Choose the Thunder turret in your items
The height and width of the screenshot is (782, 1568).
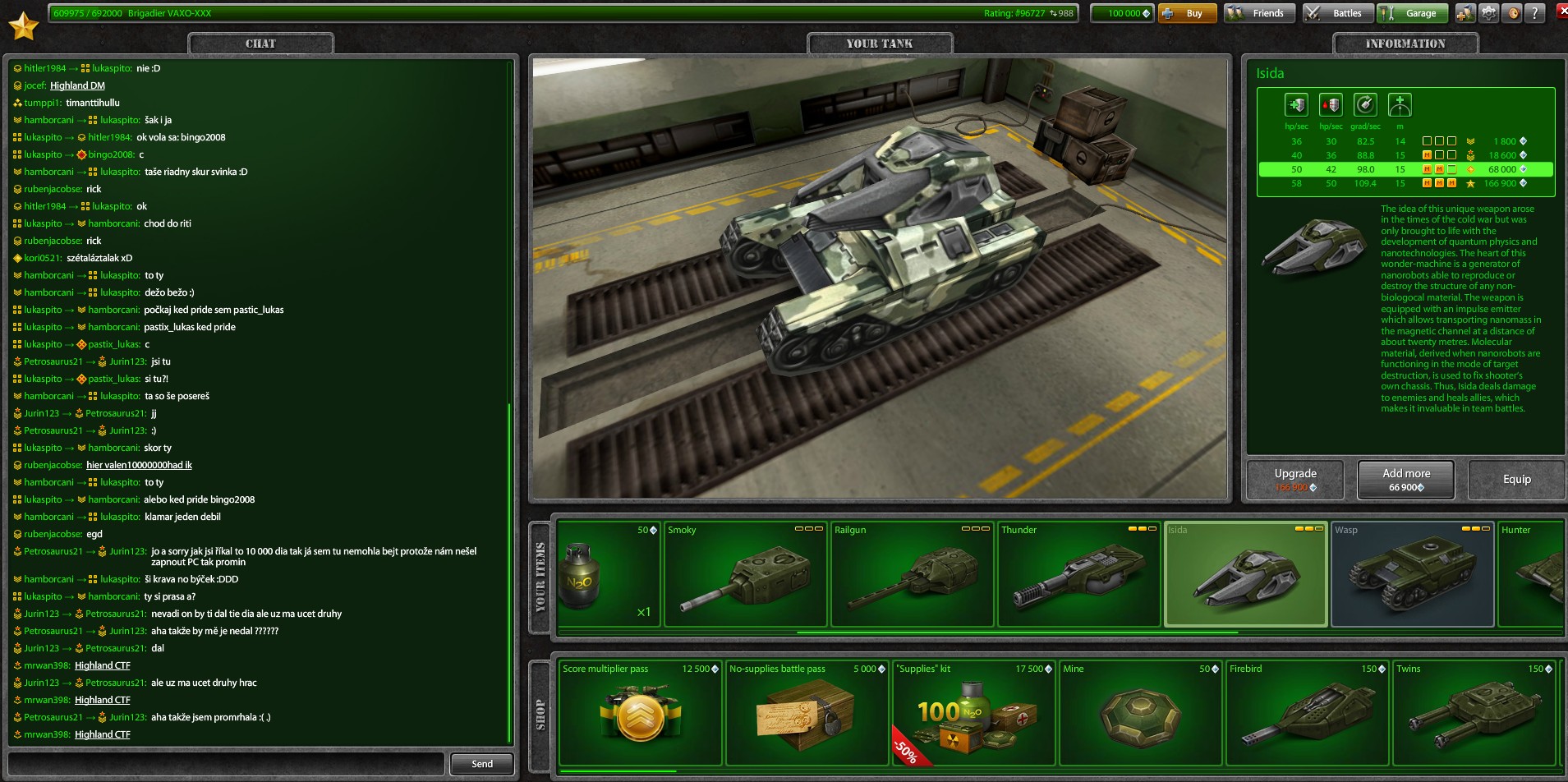point(1078,574)
